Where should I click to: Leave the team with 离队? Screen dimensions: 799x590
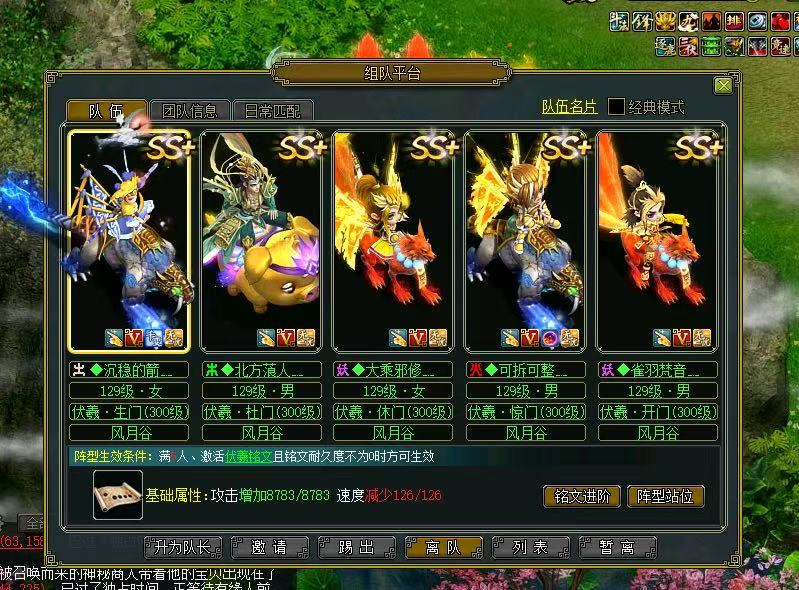443,547
